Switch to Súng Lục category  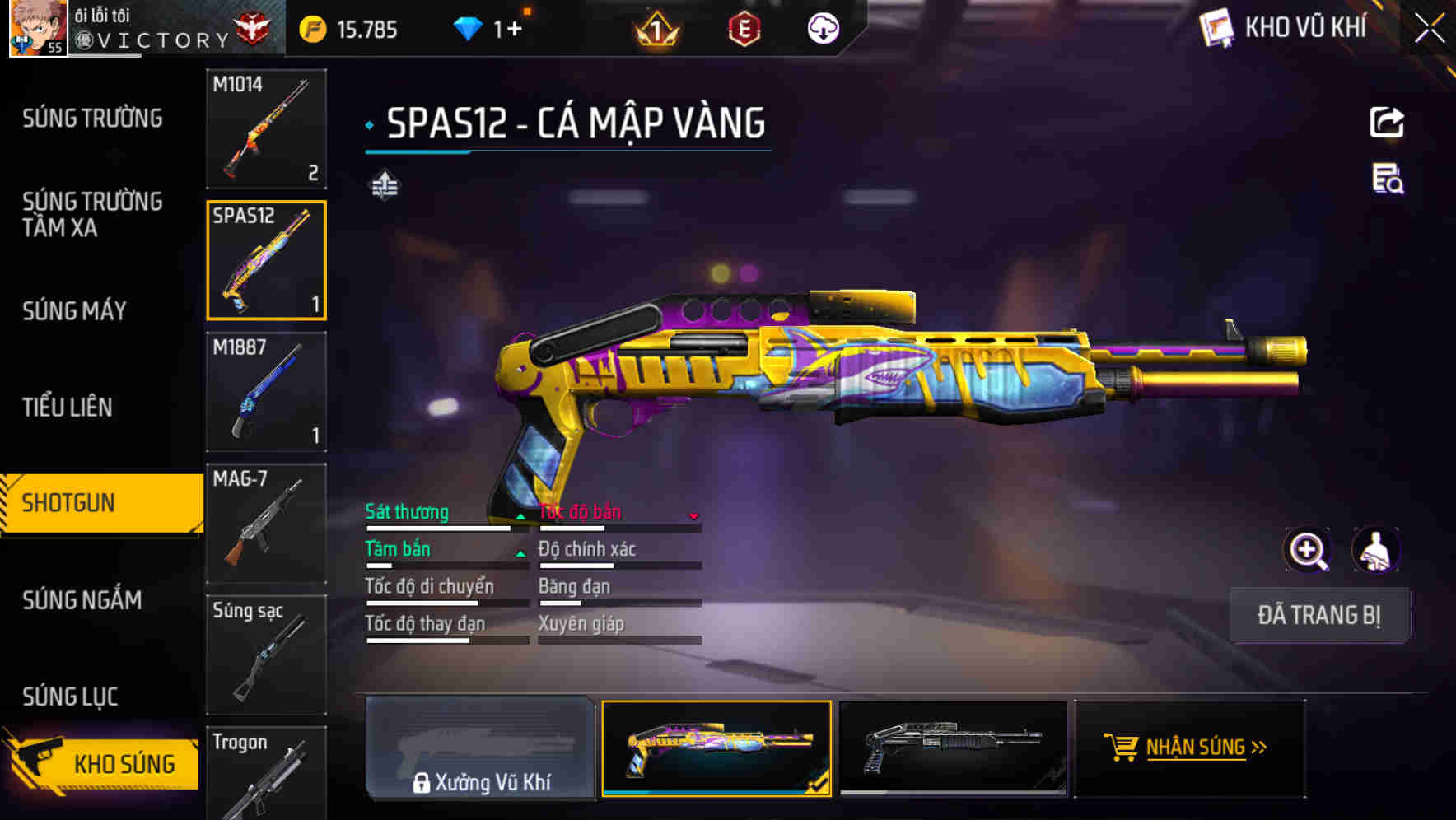pos(70,697)
